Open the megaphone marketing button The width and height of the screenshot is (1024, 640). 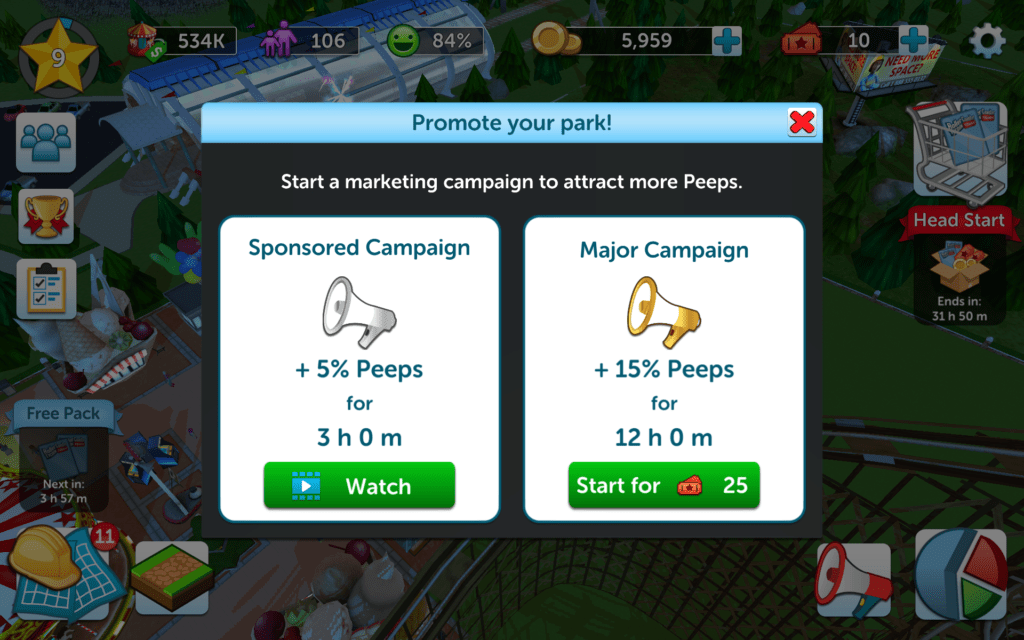[853, 580]
